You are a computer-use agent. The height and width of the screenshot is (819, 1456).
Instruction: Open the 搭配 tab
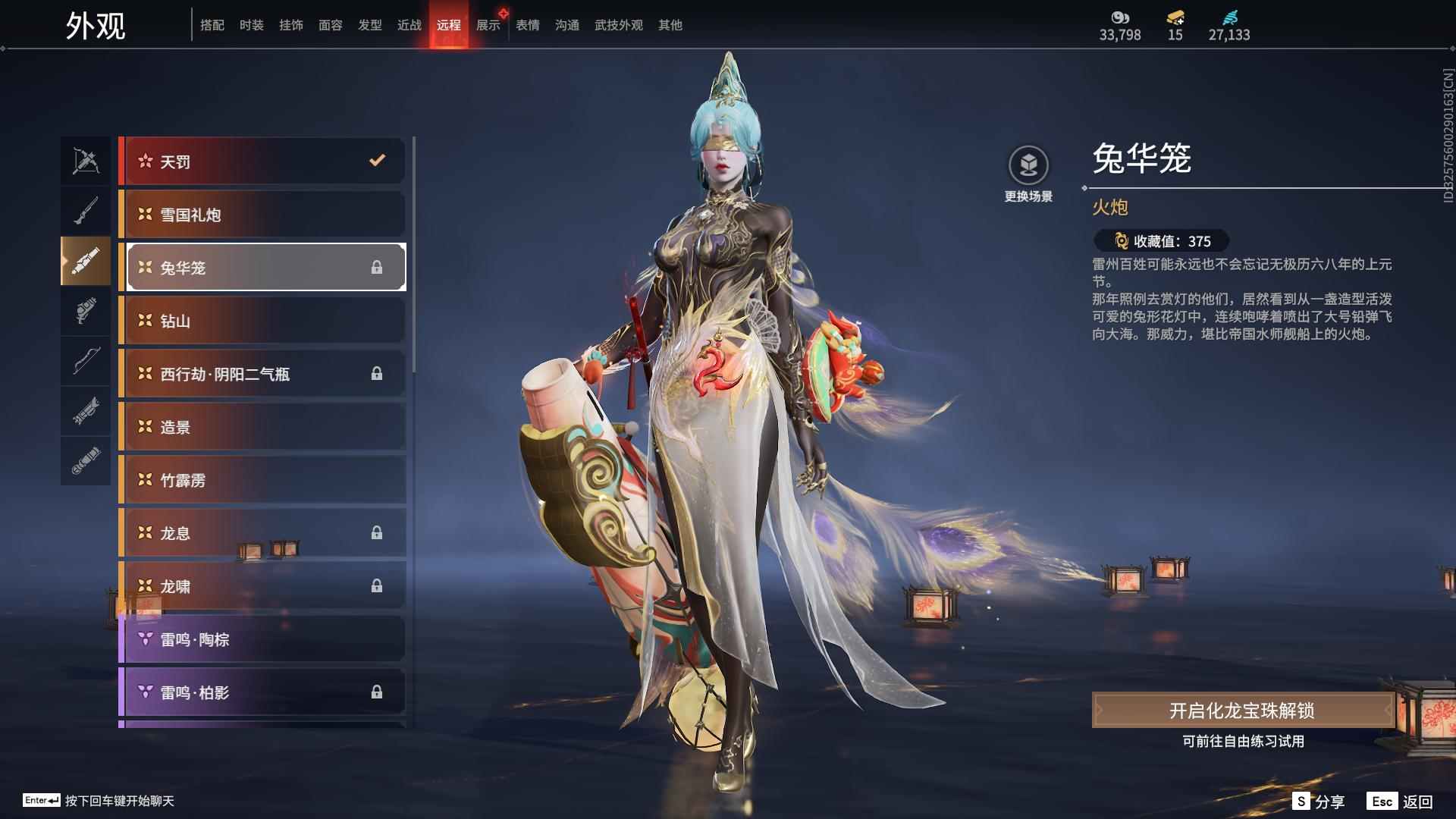212,25
